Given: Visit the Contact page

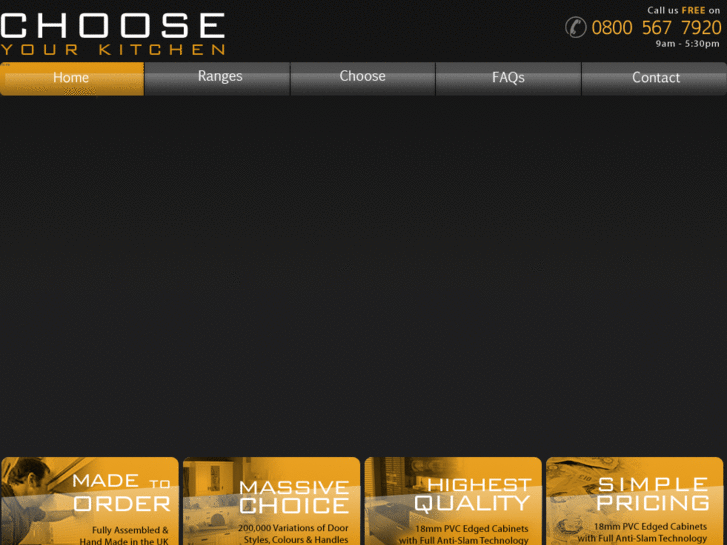Looking at the screenshot, I should coord(655,78).
